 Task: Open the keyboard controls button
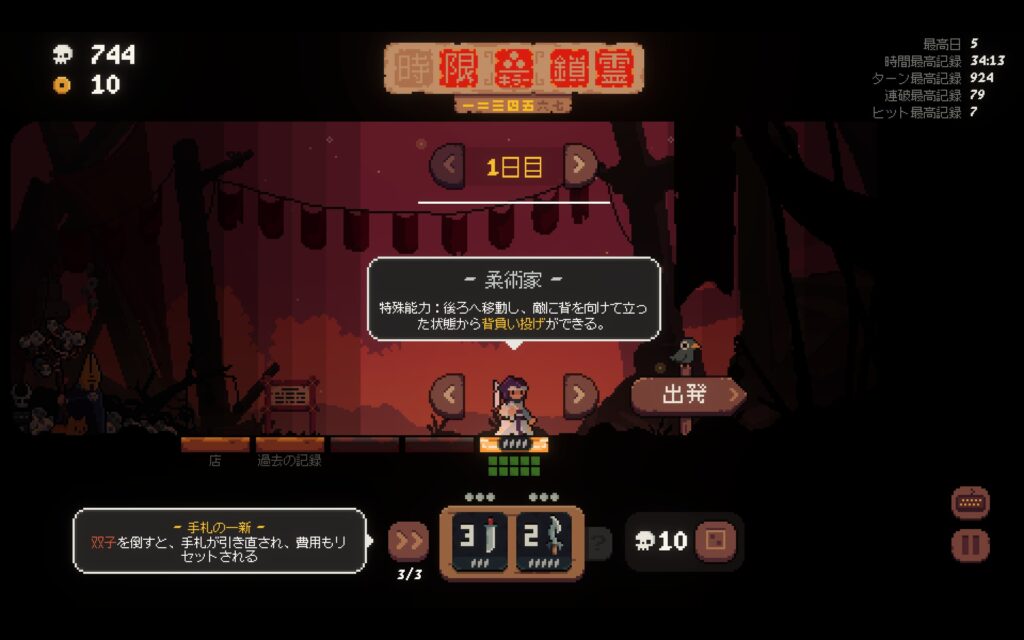pyautogui.click(x=970, y=503)
